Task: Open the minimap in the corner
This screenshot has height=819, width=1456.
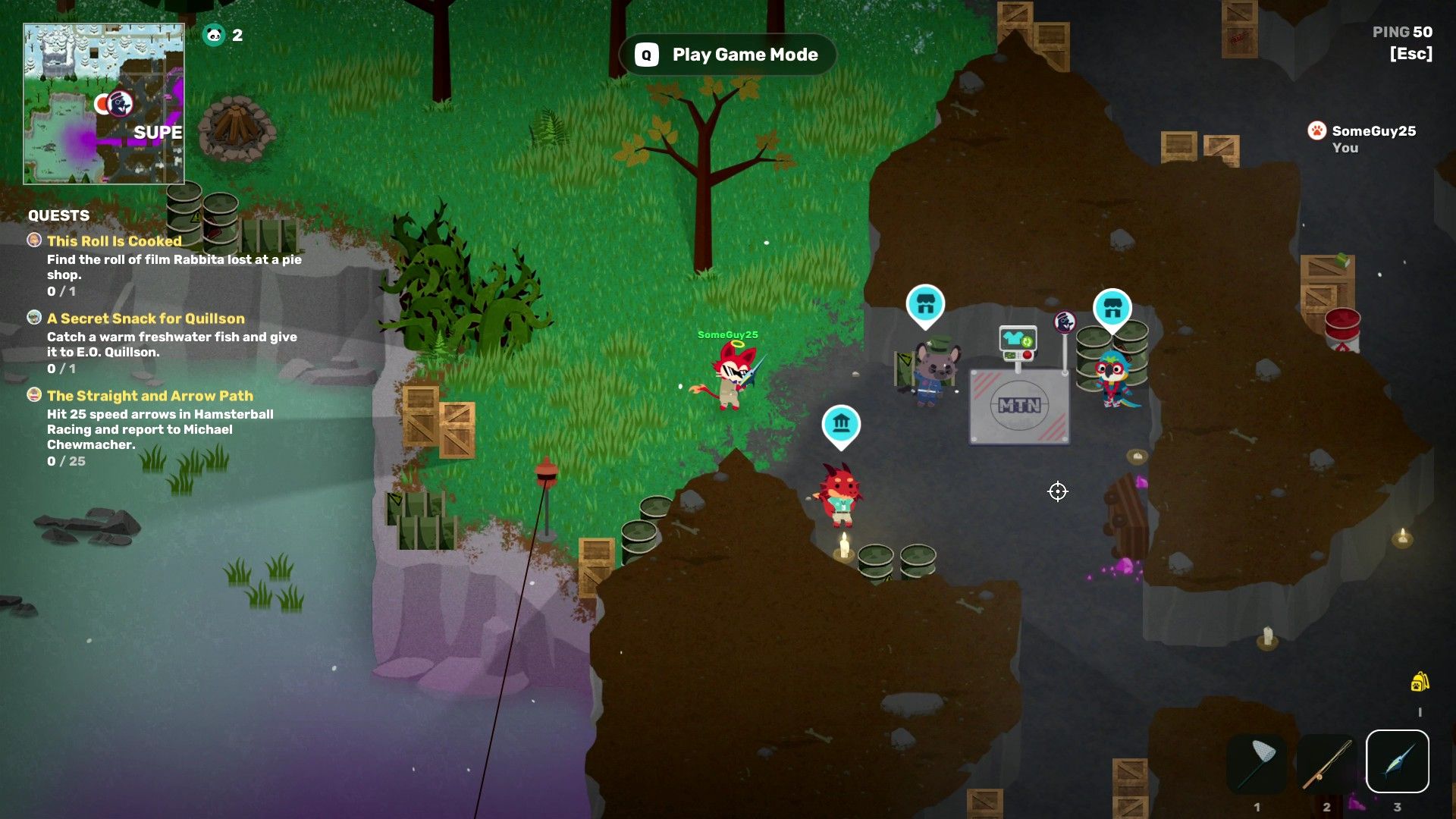Action: (104, 104)
